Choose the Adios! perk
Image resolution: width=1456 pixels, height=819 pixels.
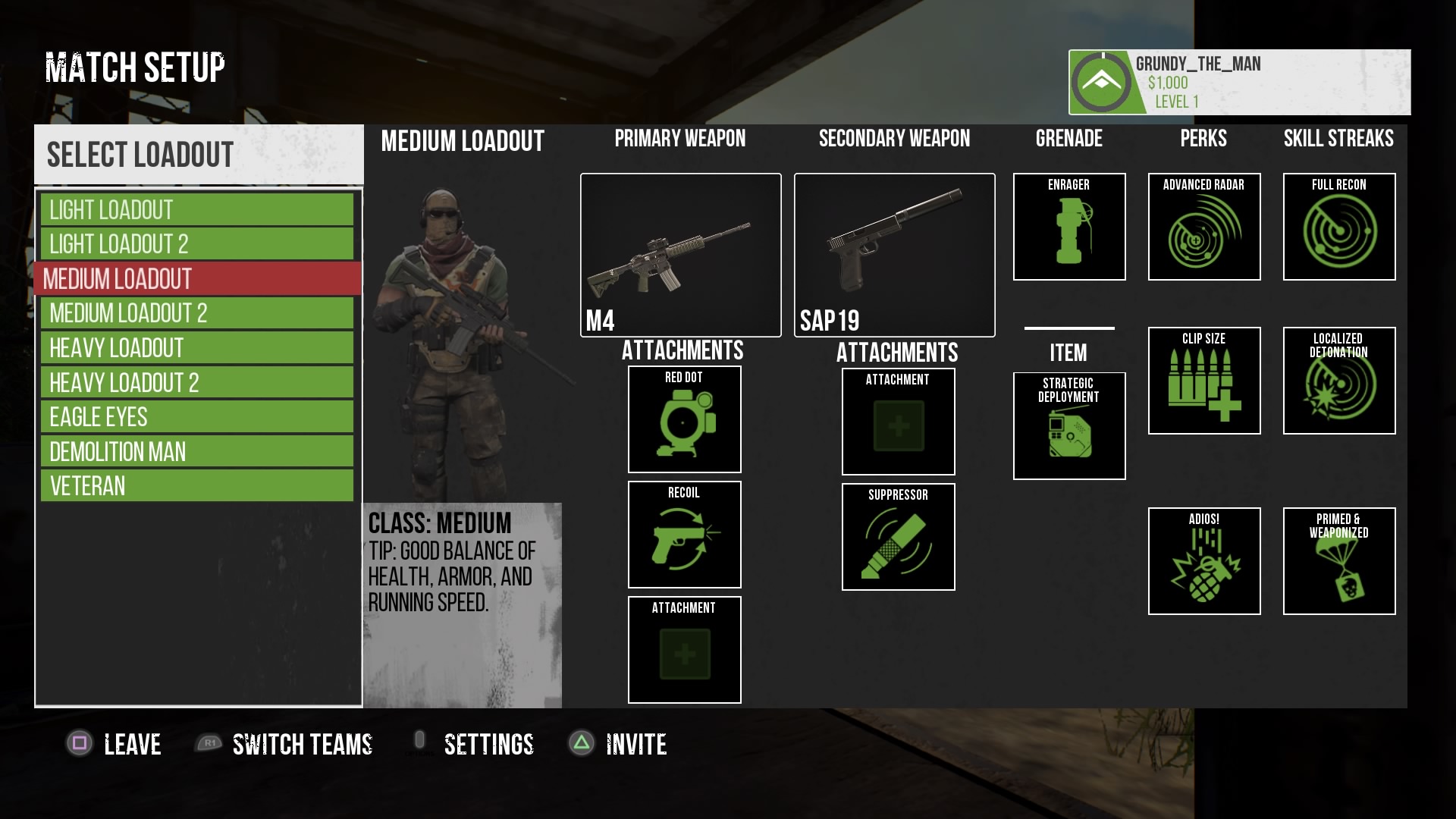[x=1204, y=561]
